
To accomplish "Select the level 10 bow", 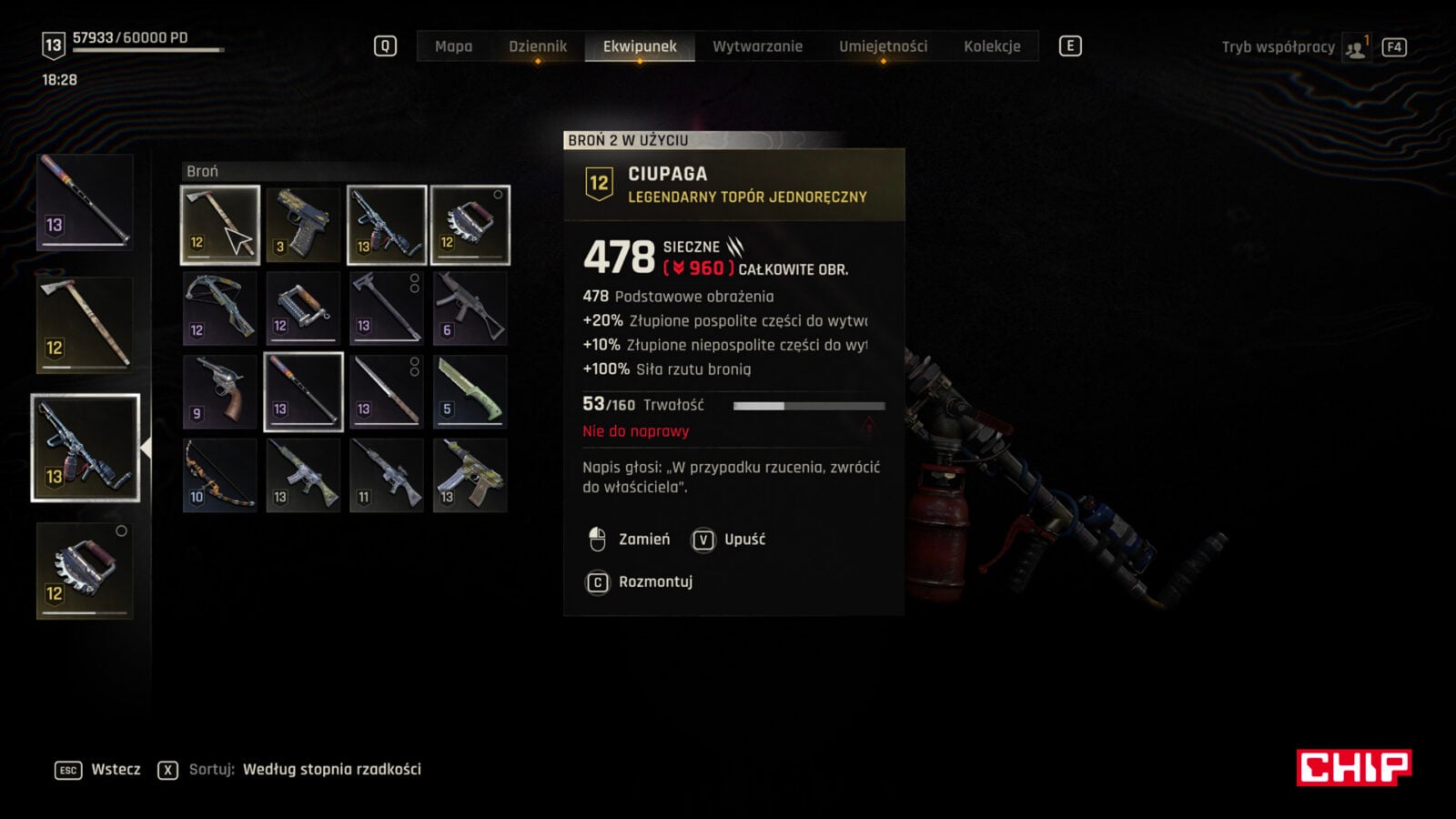I will tap(220, 476).
